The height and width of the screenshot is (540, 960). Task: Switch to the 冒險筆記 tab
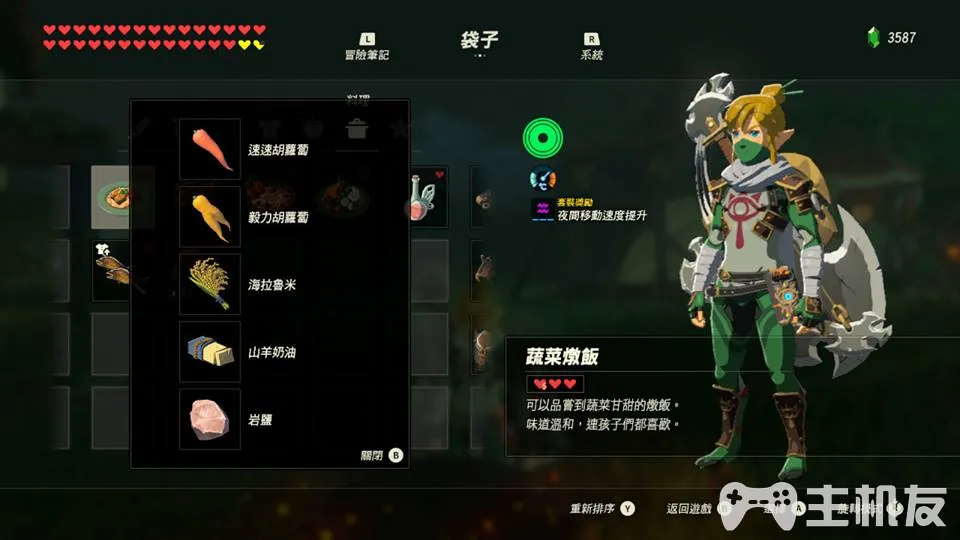pos(366,46)
